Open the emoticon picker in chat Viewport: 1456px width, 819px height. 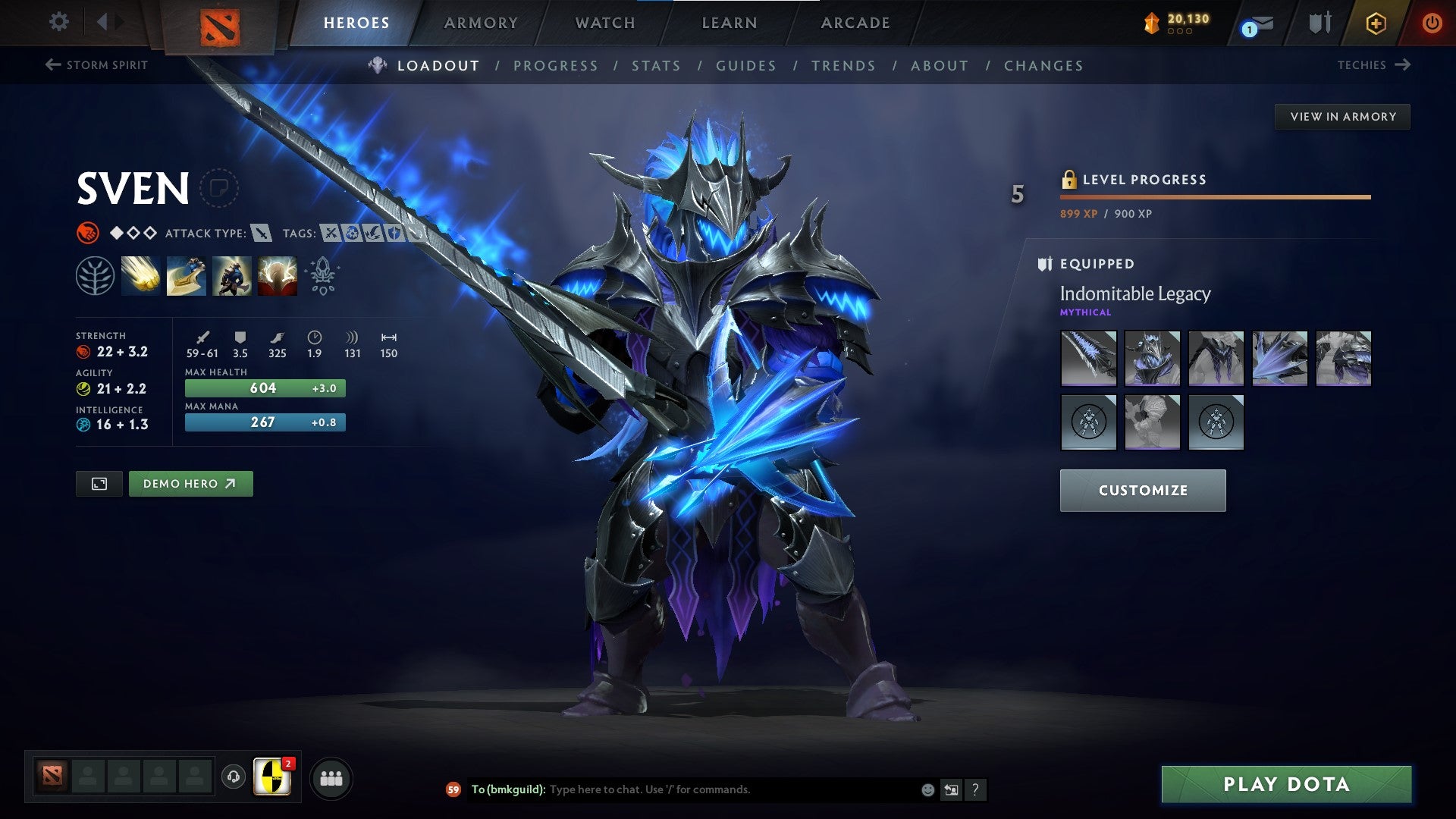point(927,789)
